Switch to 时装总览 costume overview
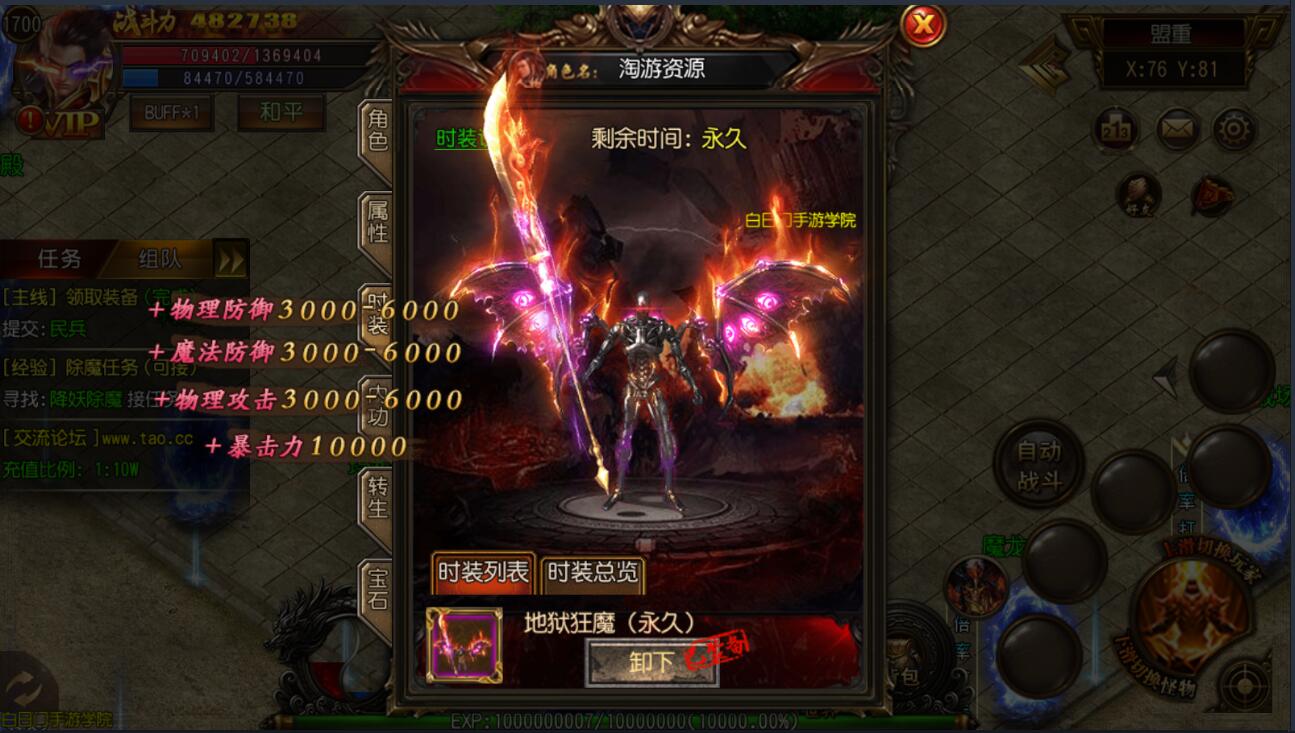Image resolution: width=1295 pixels, height=733 pixels. (593, 573)
